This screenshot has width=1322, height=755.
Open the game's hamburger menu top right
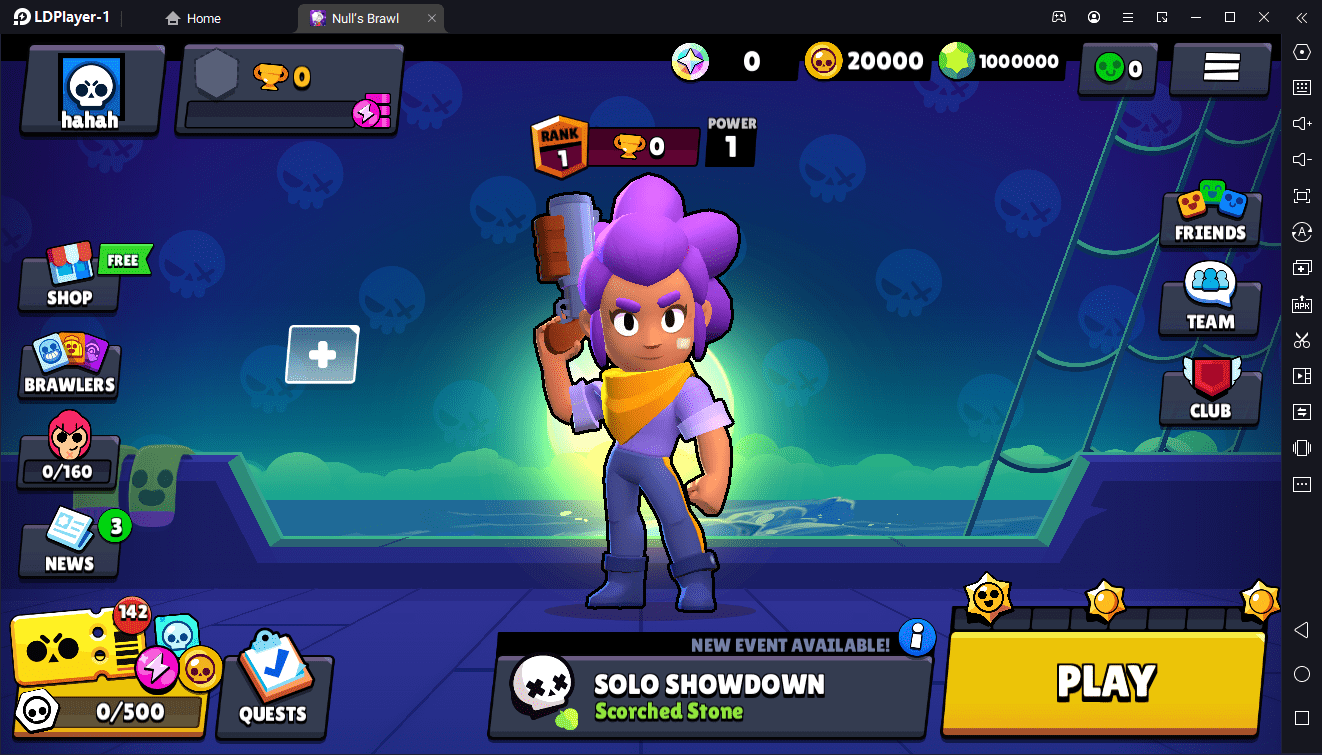pyautogui.click(x=1220, y=68)
